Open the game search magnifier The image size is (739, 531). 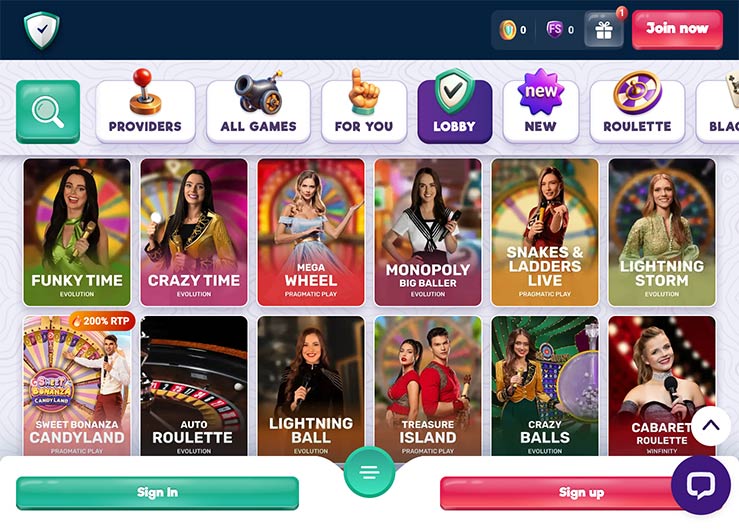48,111
